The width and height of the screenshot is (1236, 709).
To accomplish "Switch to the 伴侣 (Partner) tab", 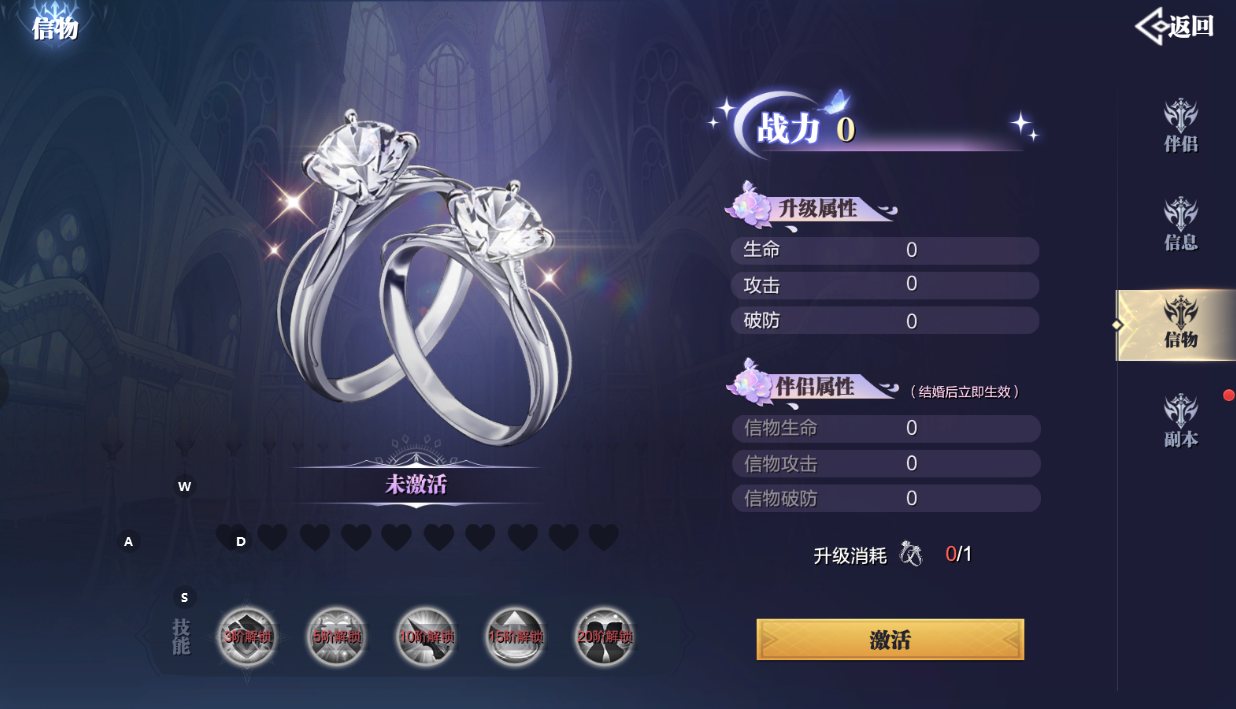I will tap(1180, 126).
